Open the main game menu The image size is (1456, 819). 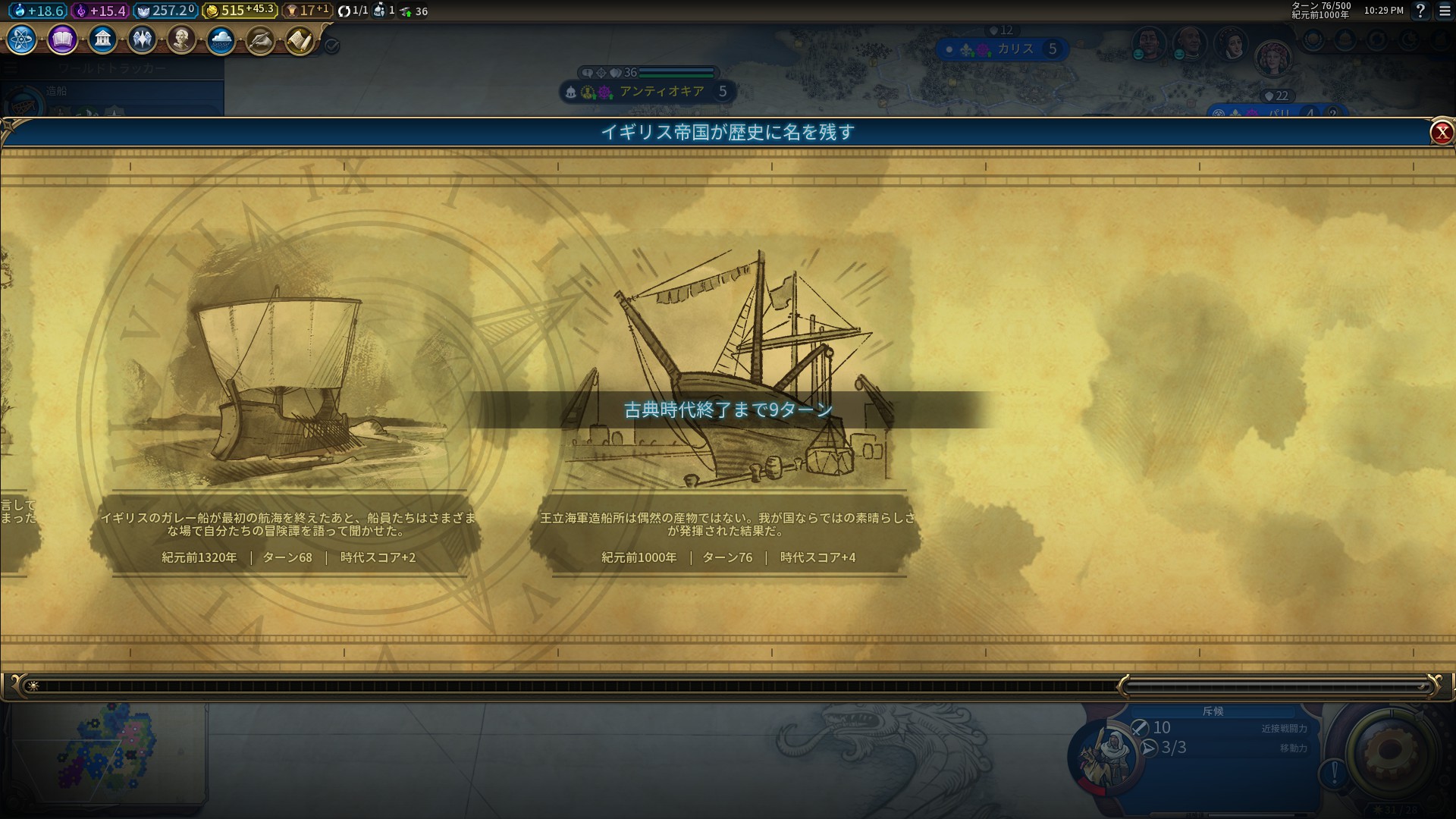(1445, 11)
